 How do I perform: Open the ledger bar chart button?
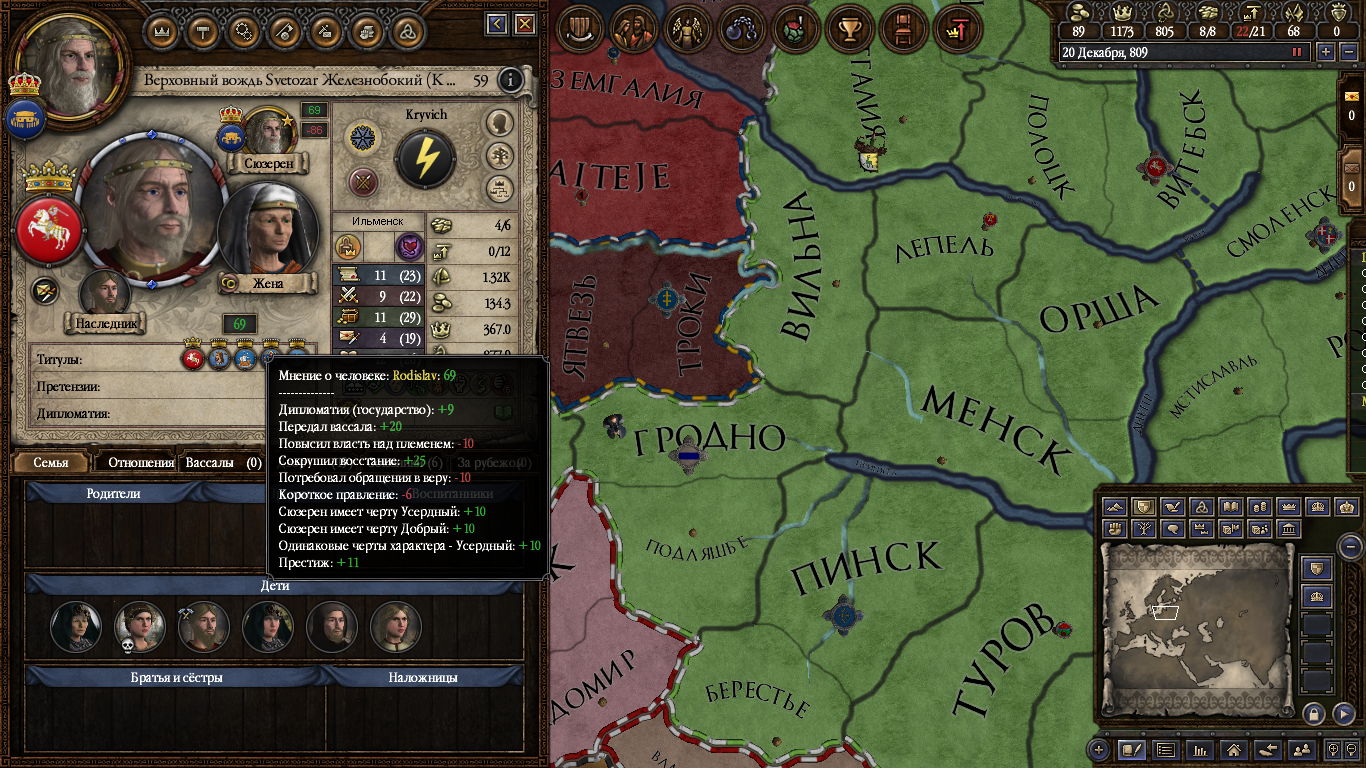[x=1200, y=749]
